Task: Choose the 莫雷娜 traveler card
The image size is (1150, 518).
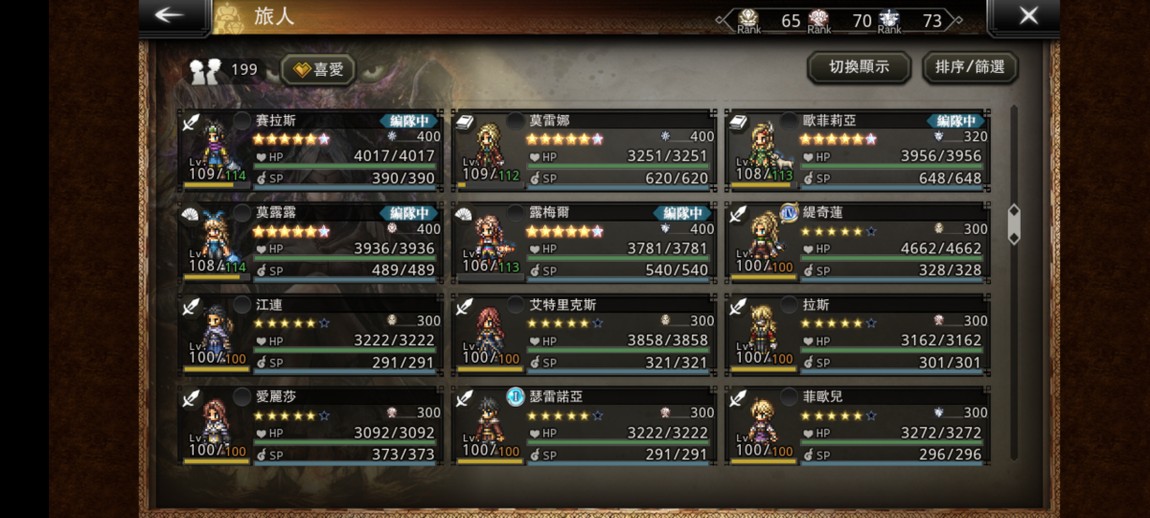Action: click(584, 150)
